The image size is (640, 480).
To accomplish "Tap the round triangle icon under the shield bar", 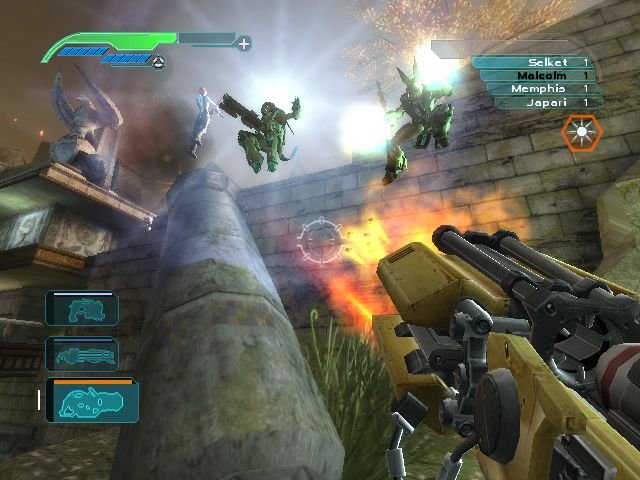I will 159,62.
